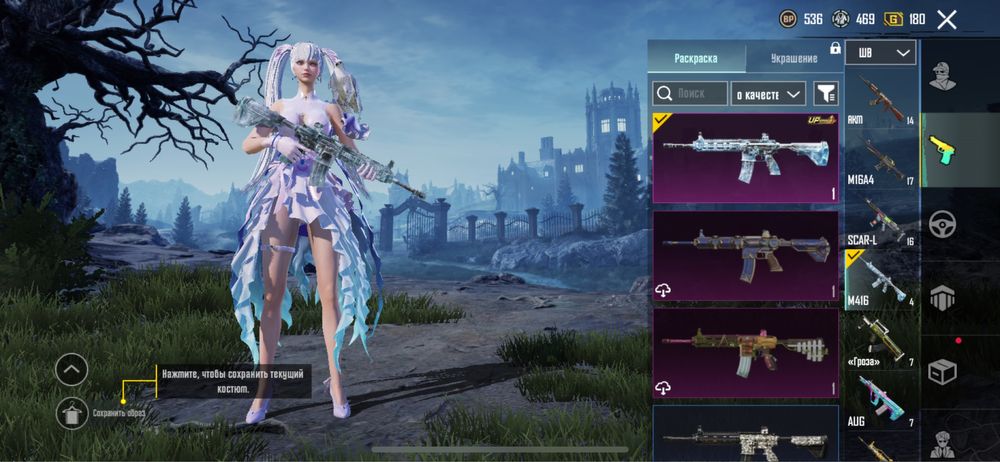
Task: Type in the Поиск search field
Action: tap(690, 93)
